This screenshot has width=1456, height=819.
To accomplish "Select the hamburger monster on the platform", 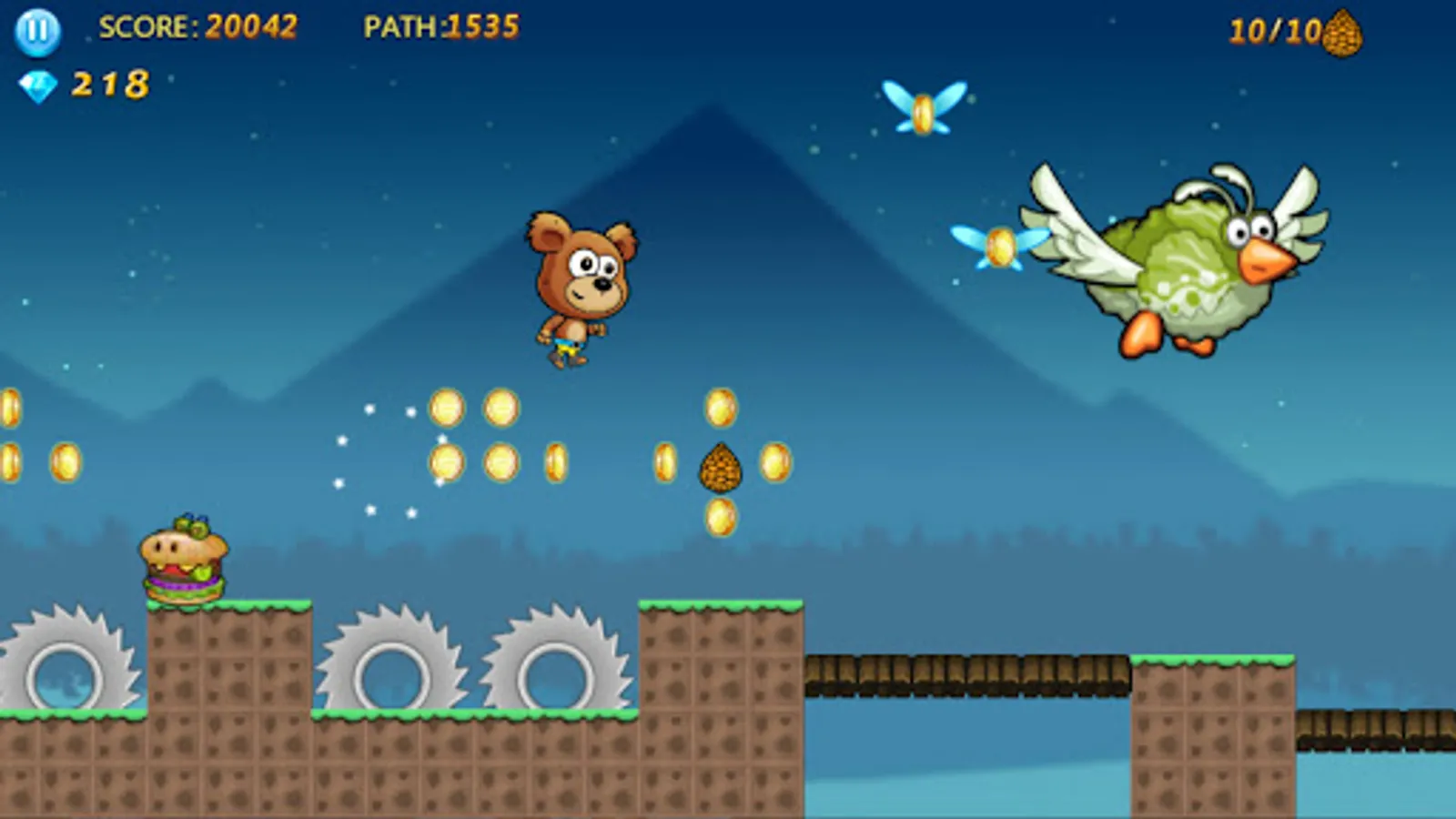I will (x=182, y=560).
